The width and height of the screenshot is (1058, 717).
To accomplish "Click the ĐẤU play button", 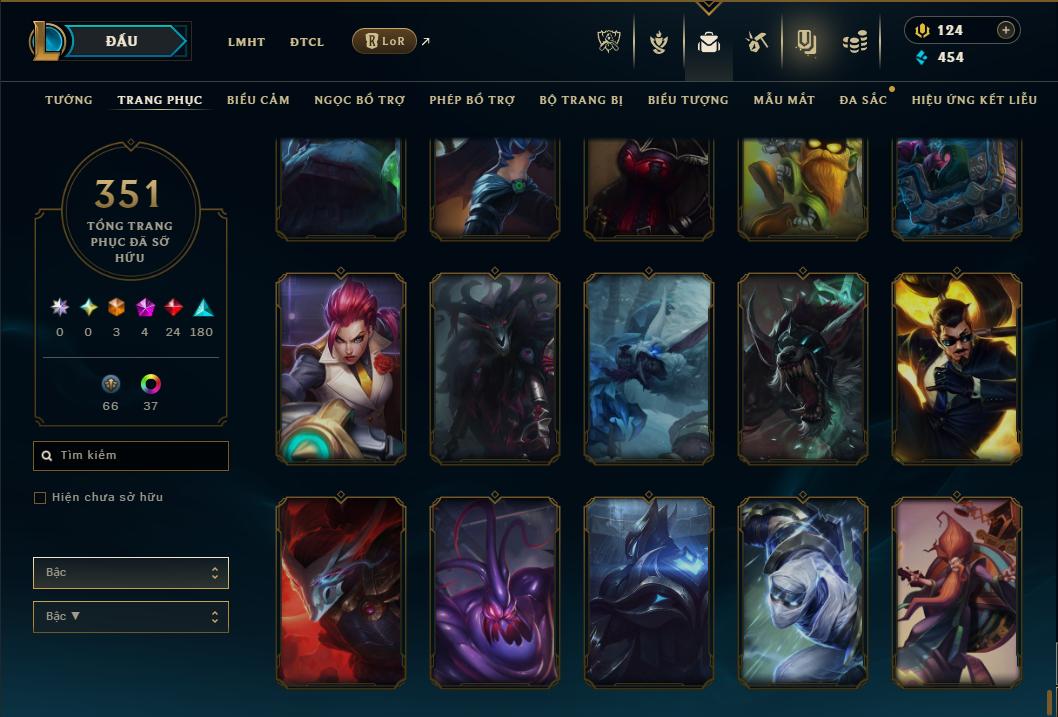I will pos(122,41).
